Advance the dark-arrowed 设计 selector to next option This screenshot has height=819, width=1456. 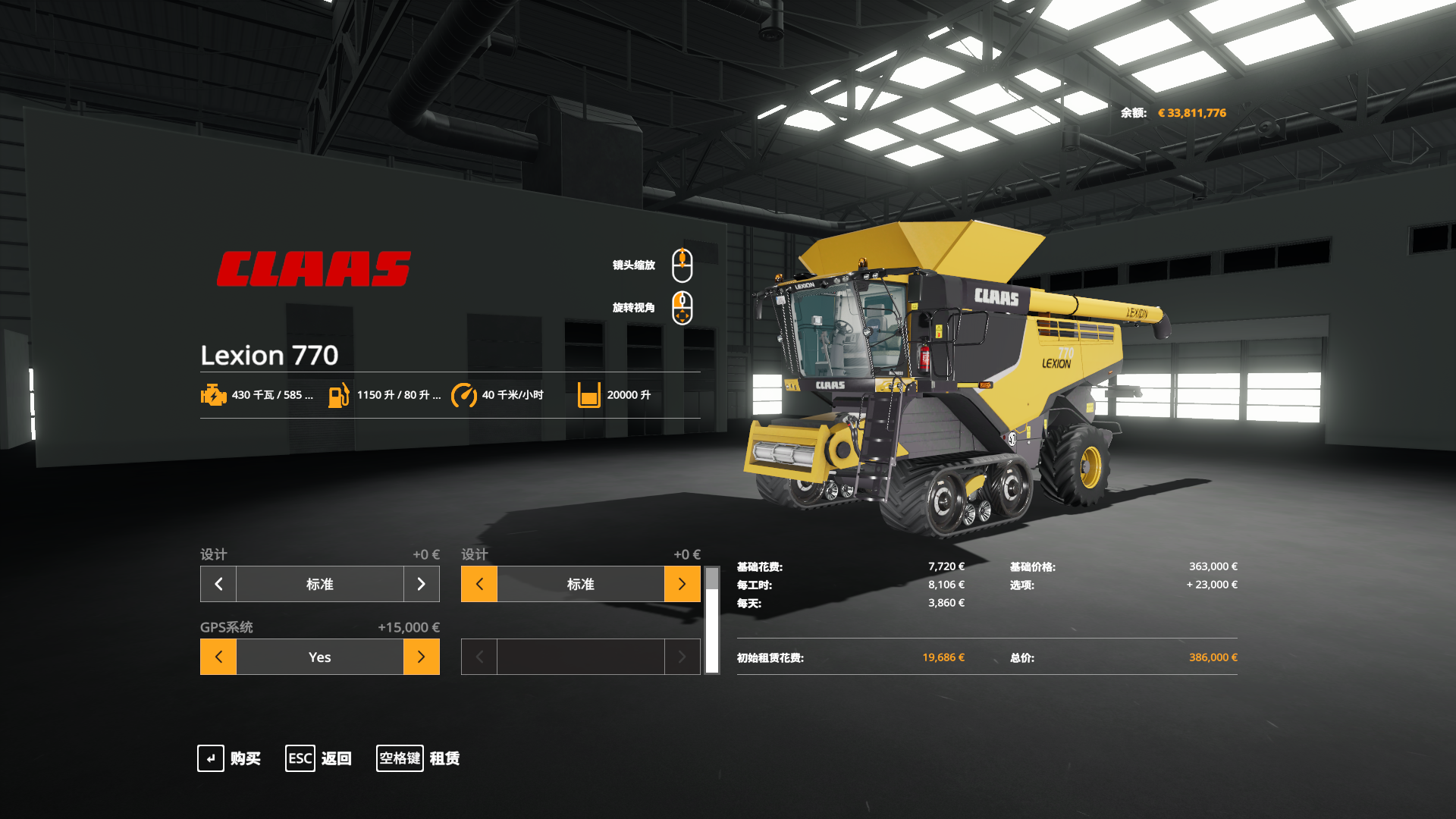[x=421, y=584]
